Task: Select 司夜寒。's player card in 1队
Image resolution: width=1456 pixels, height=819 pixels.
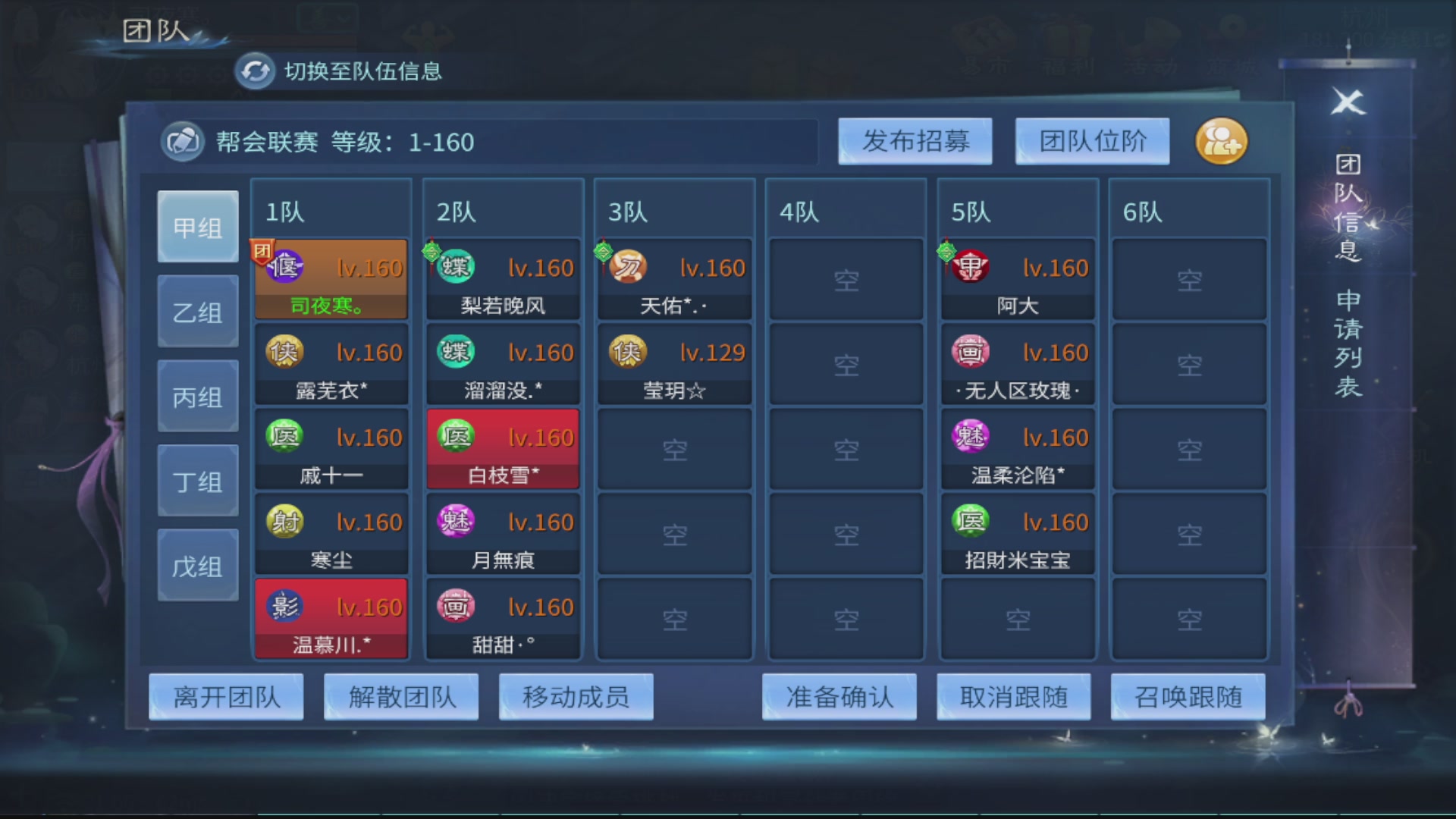Action: pyautogui.click(x=331, y=278)
